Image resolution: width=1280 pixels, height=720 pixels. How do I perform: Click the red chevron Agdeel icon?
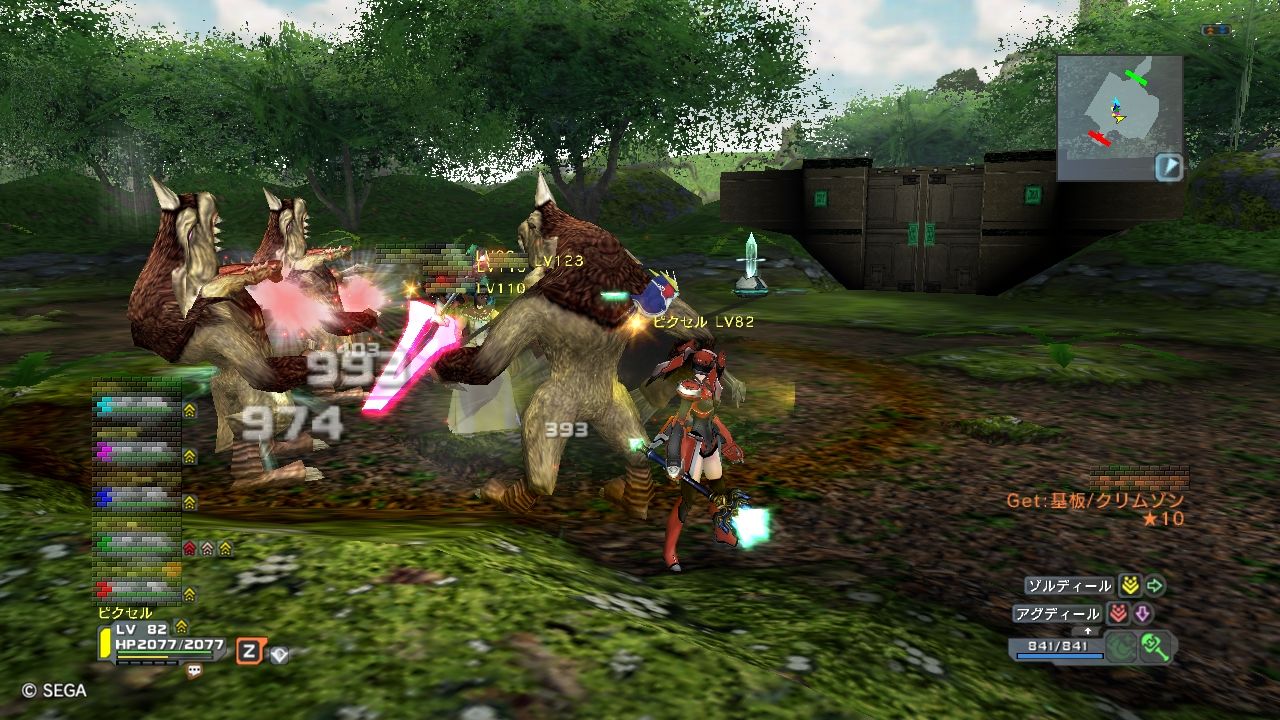pos(1118,614)
